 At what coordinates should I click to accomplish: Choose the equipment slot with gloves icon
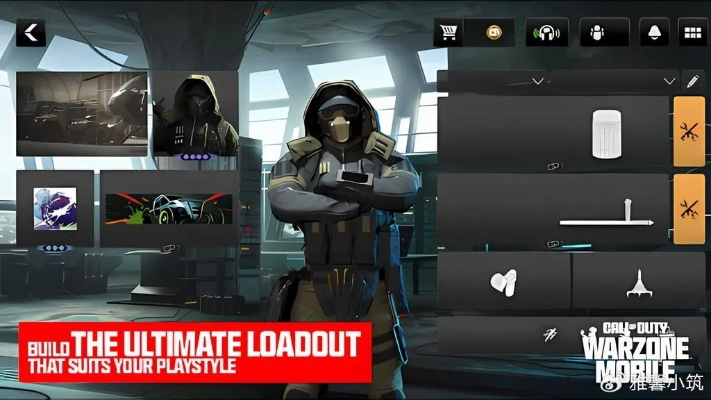pos(504,281)
